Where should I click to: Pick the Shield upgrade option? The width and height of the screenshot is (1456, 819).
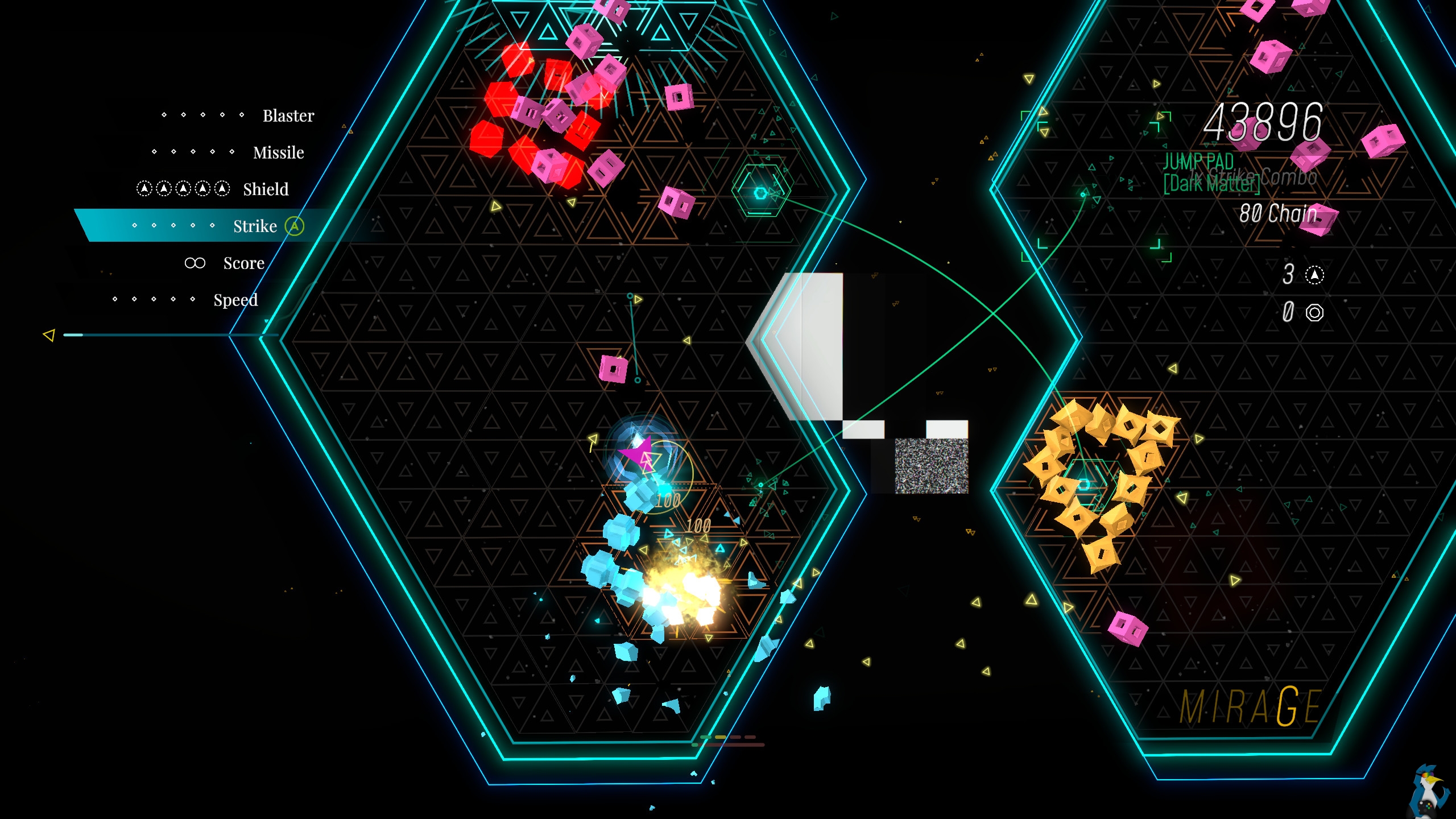point(266,189)
